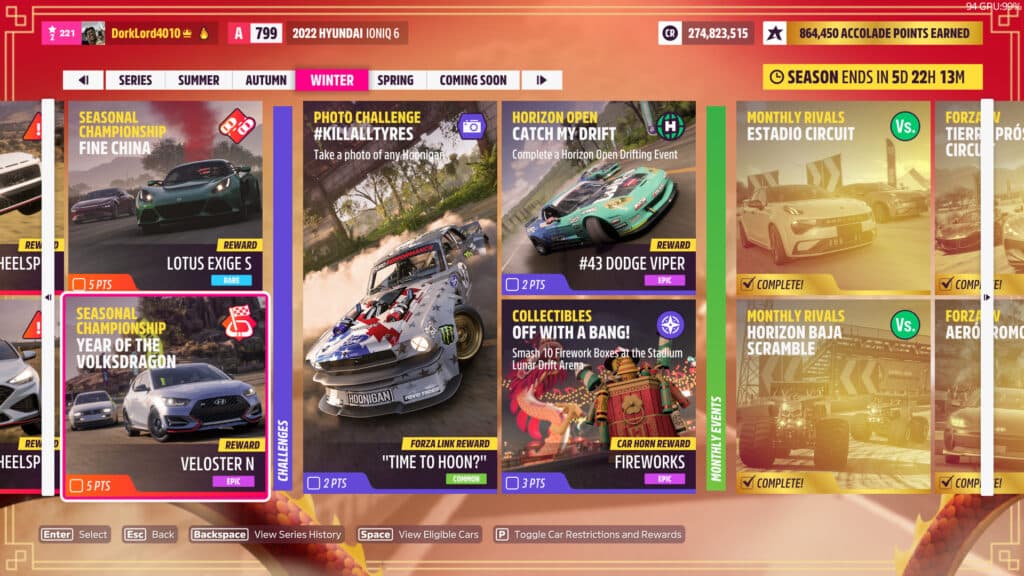Choose the Catch My Drift event
Viewport: 1024px width, 576px height.
[x=598, y=195]
